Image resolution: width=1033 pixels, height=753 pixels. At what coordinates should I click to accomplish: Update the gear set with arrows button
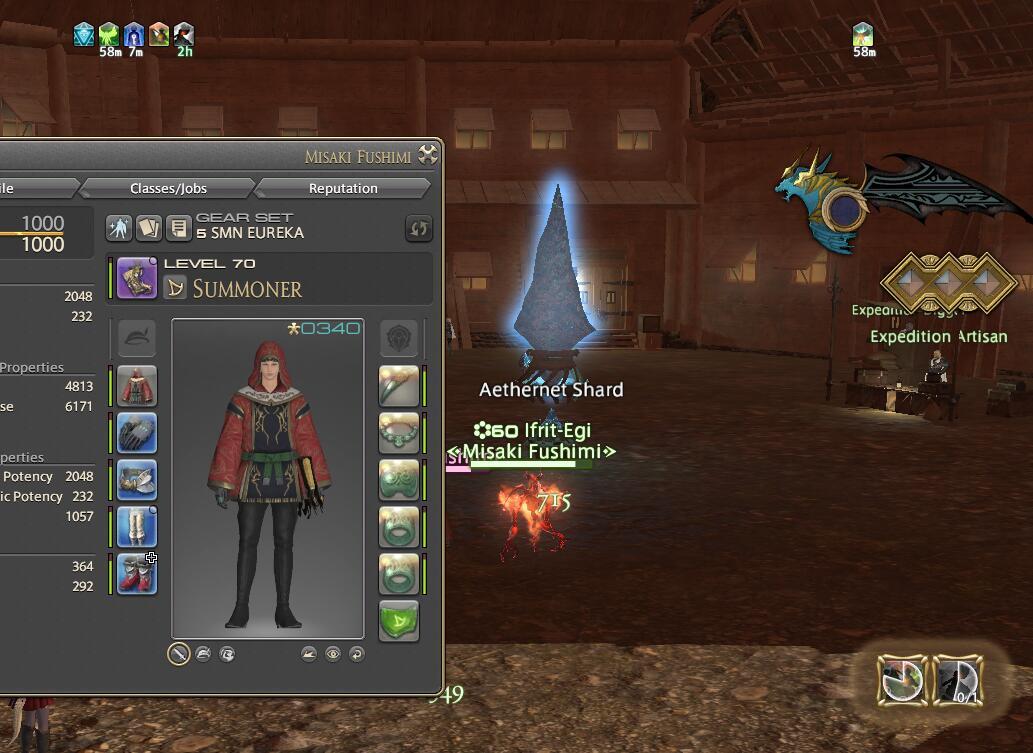(x=418, y=229)
